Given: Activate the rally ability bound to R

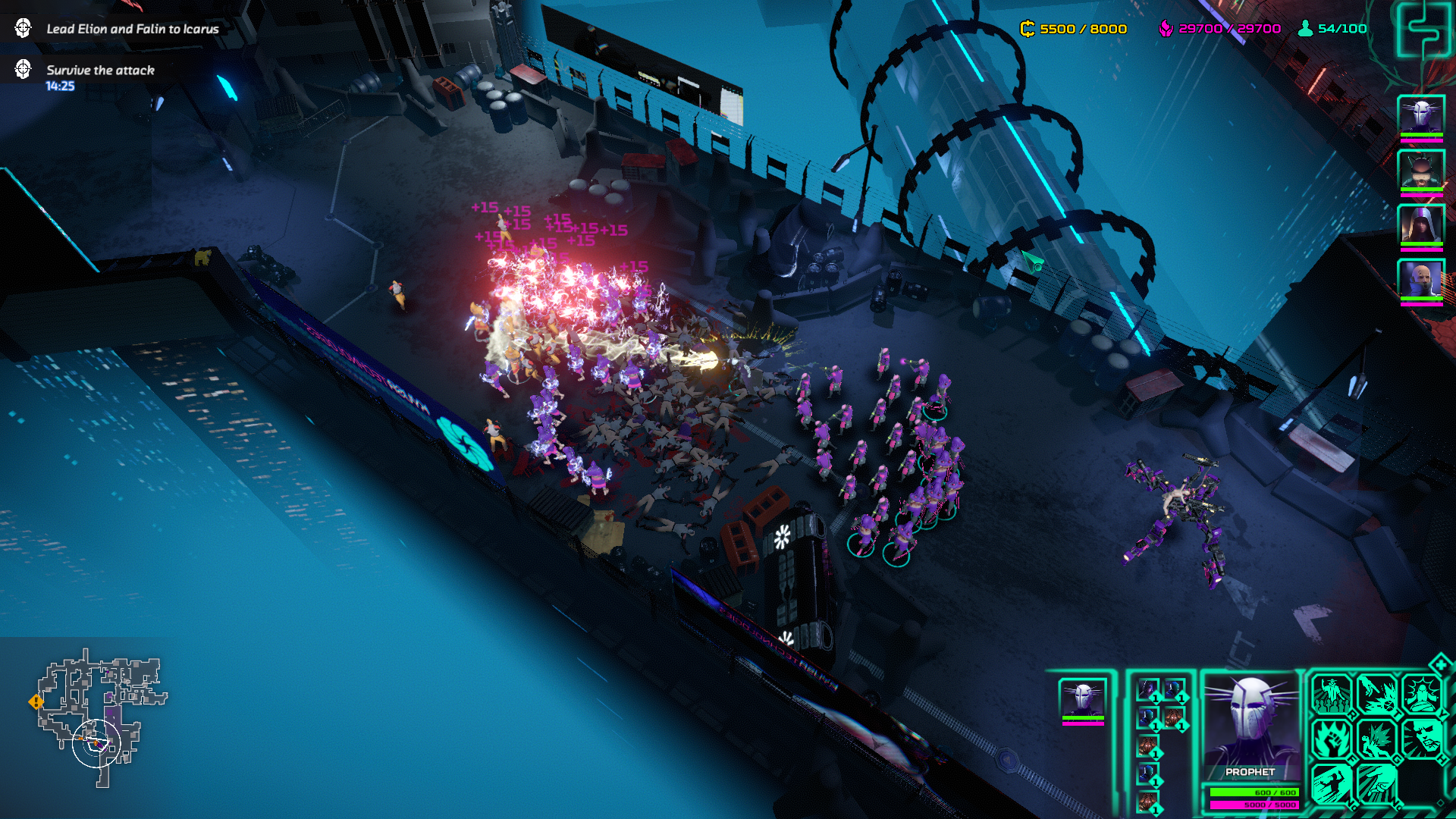Looking at the screenshot, I should click(1331, 694).
